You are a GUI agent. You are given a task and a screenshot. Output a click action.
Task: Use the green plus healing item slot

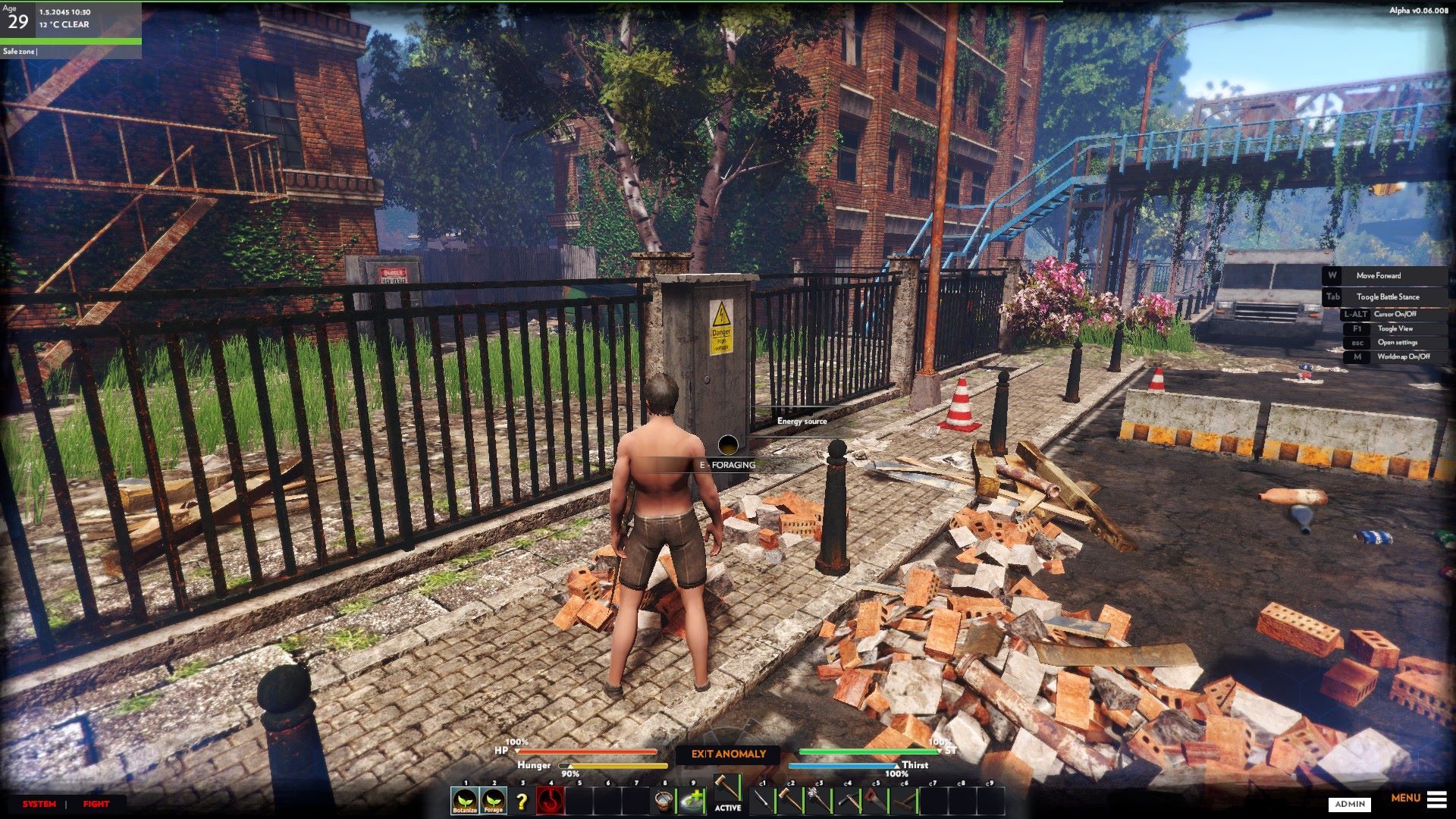tap(692, 800)
